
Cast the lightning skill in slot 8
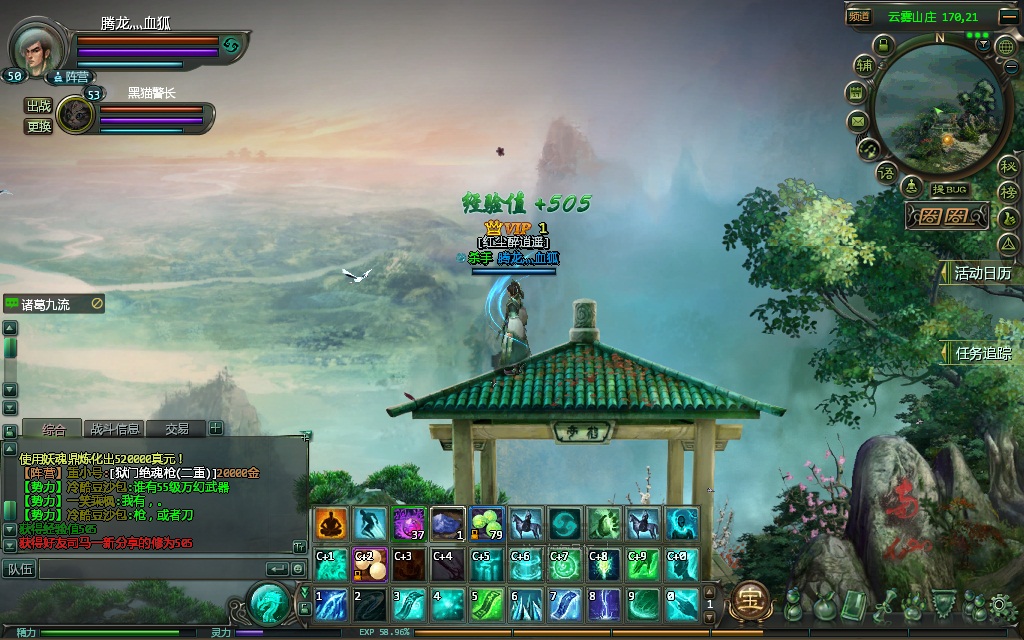coord(605,604)
